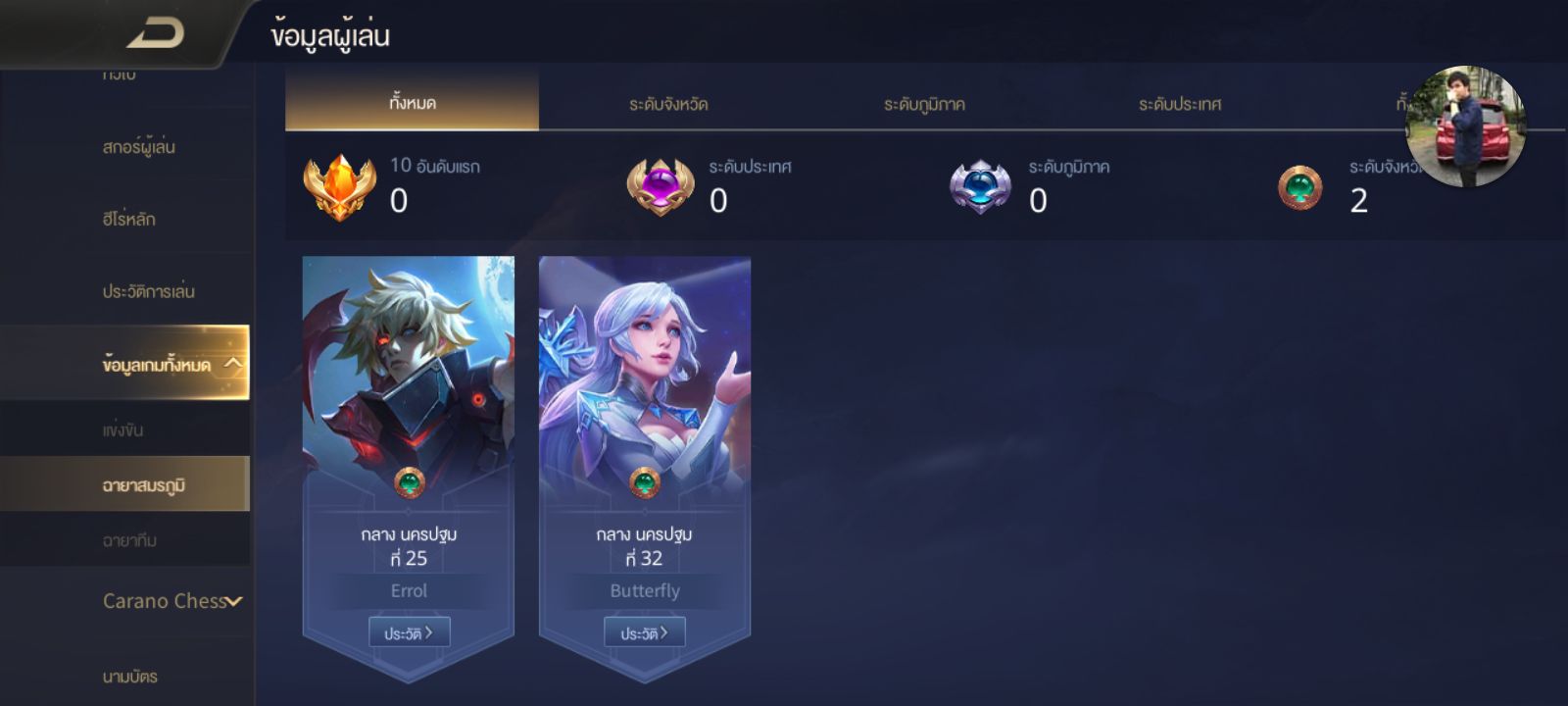Select the แข่งขัน submenu entry
The height and width of the screenshot is (706, 1568).
[x=123, y=429]
